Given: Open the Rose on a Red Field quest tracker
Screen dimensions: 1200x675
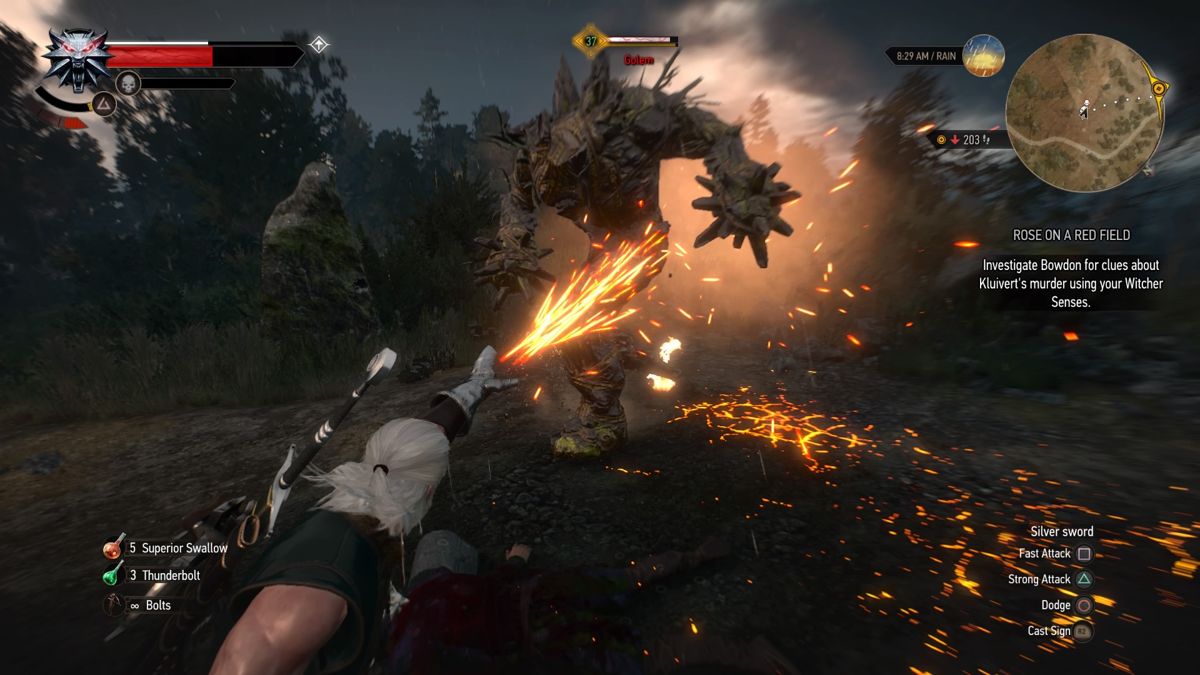Looking at the screenshot, I should 1071,236.
